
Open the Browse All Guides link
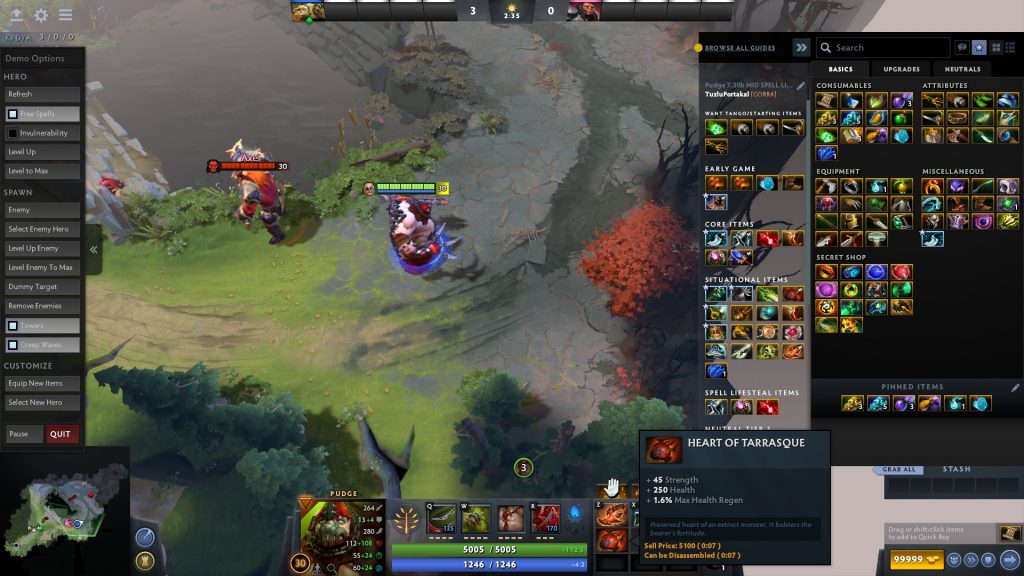pos(739,48)
